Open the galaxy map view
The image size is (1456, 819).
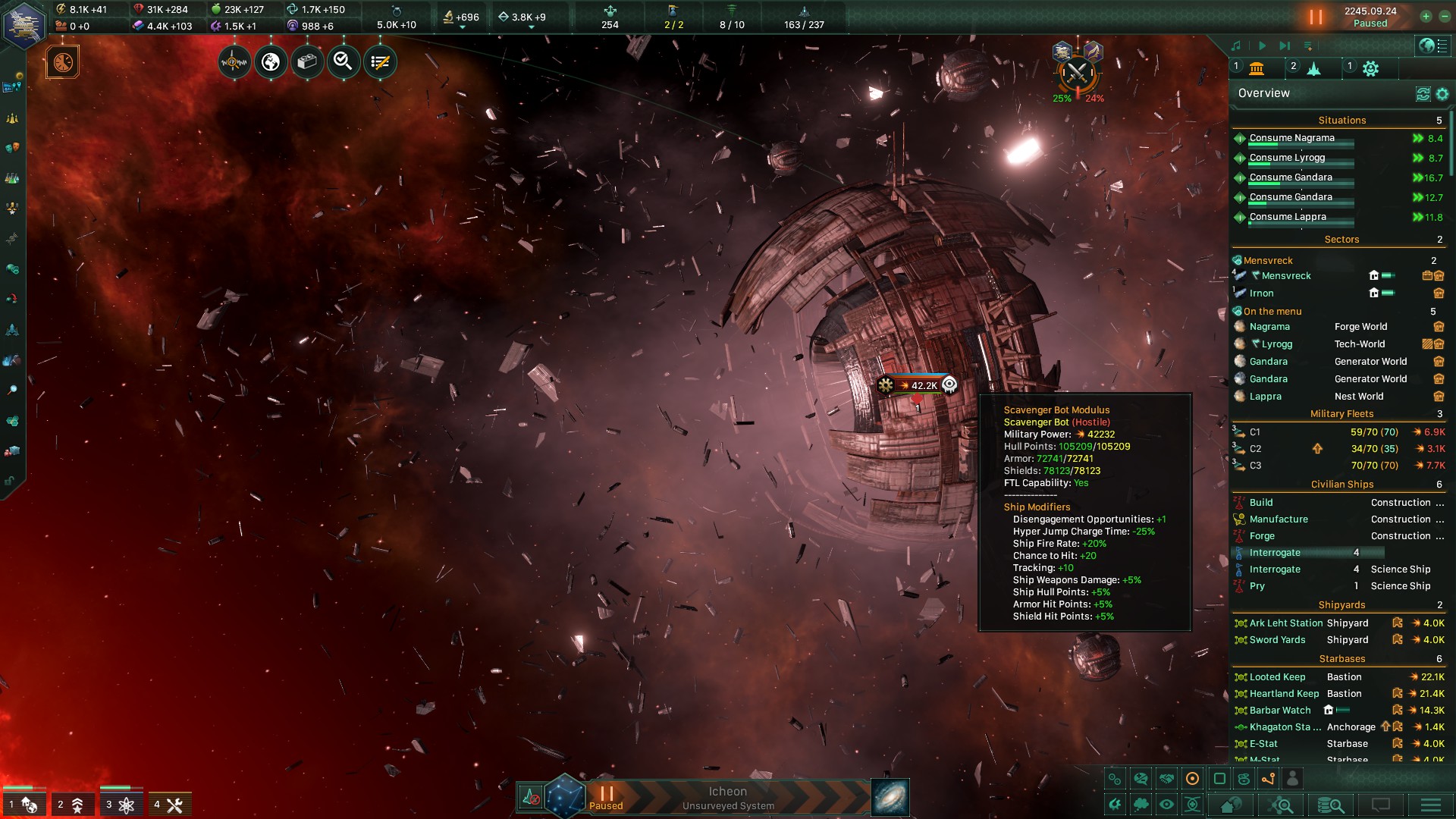890,798
